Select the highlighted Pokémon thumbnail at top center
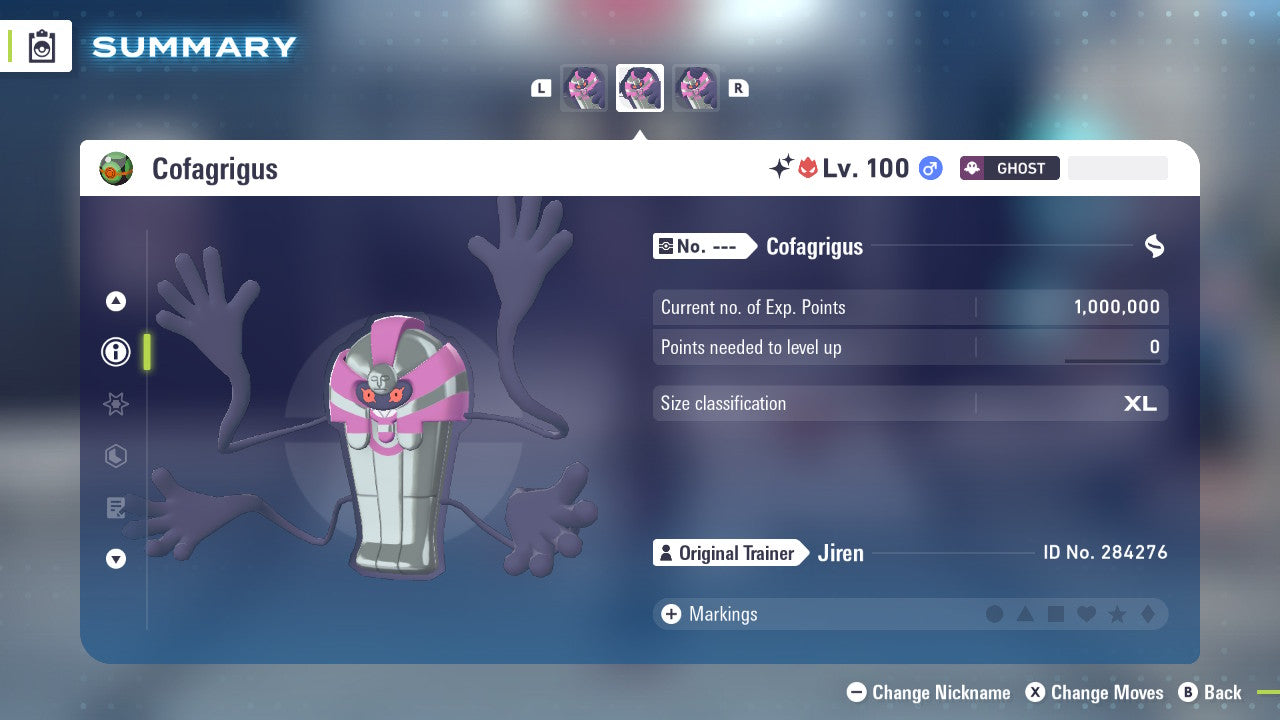This screenshot has height=720, width=1280. pyautogui.click(x=640, y=88)
